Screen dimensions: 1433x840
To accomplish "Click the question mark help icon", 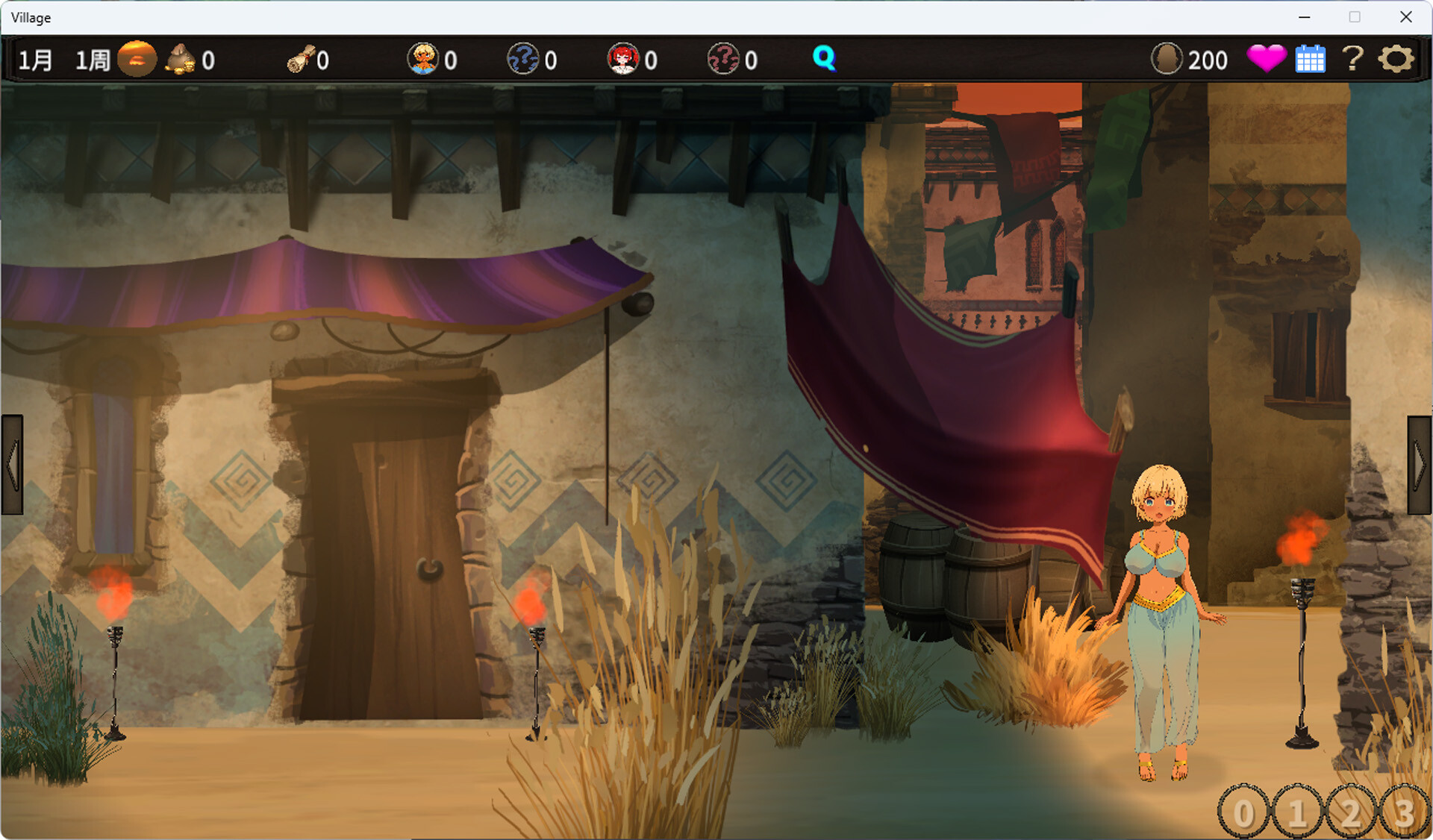I will (1352, 58).
